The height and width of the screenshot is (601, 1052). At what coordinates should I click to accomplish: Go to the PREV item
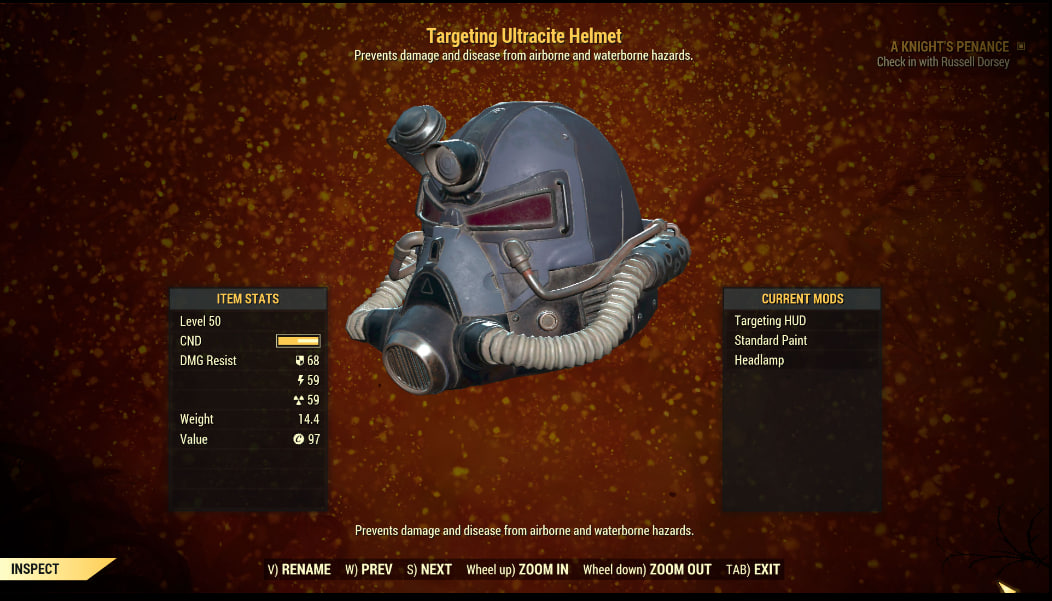[x=369, y=570]
